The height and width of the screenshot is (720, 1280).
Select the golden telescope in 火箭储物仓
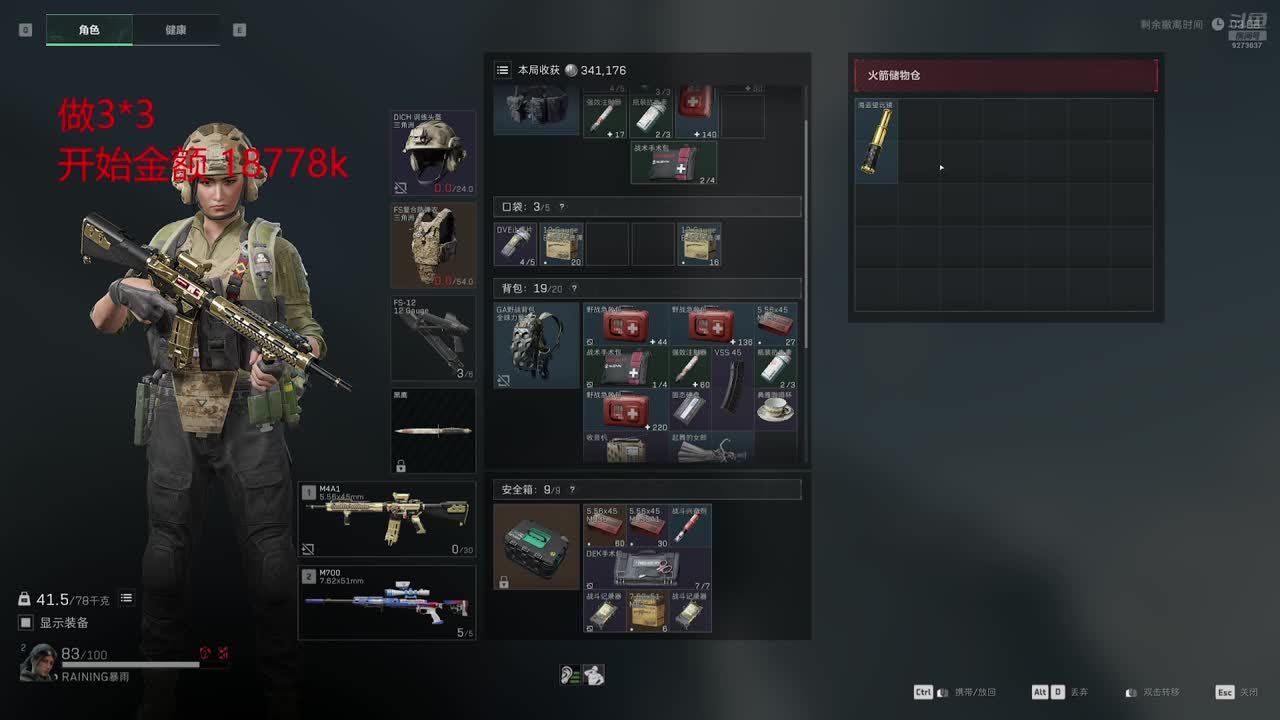876,141
